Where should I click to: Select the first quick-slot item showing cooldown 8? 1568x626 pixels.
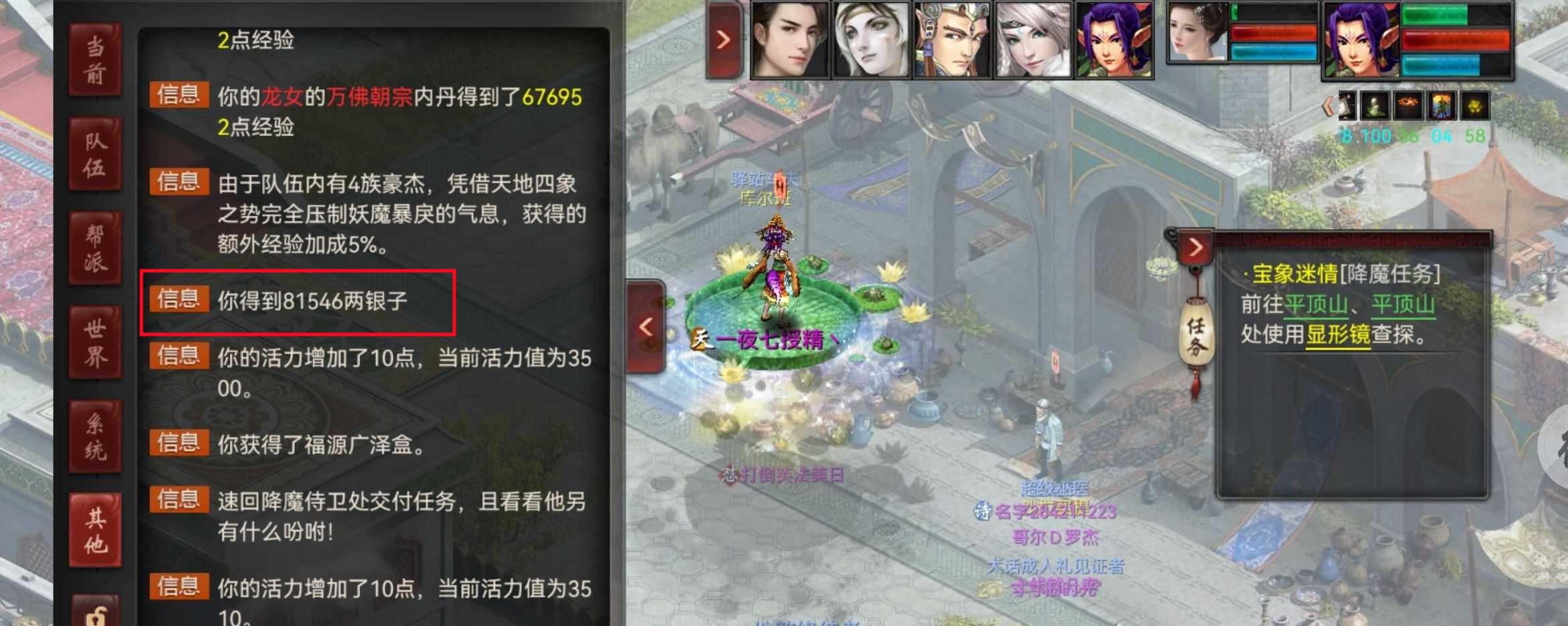pos(1348,107)
